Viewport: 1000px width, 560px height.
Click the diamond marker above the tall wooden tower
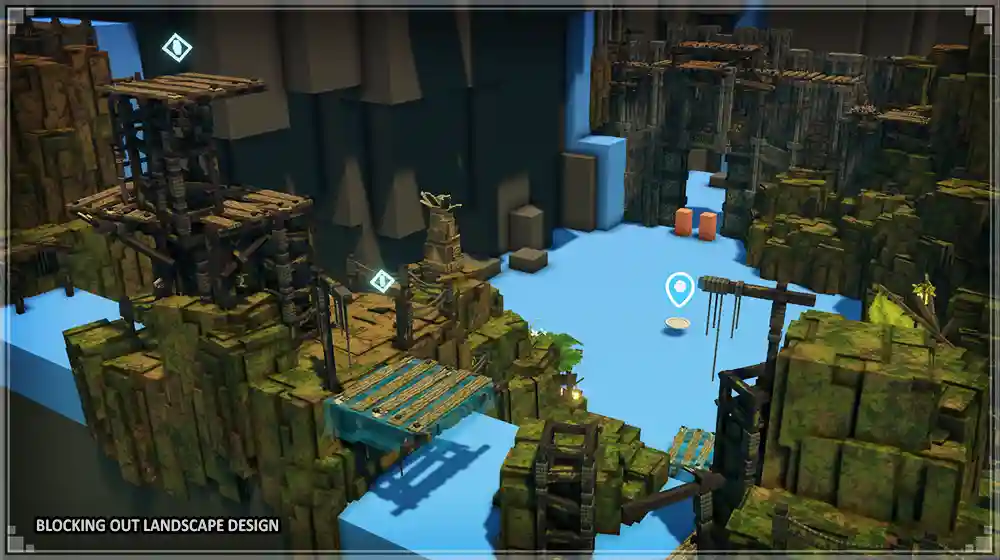click(x=177, y=47)
